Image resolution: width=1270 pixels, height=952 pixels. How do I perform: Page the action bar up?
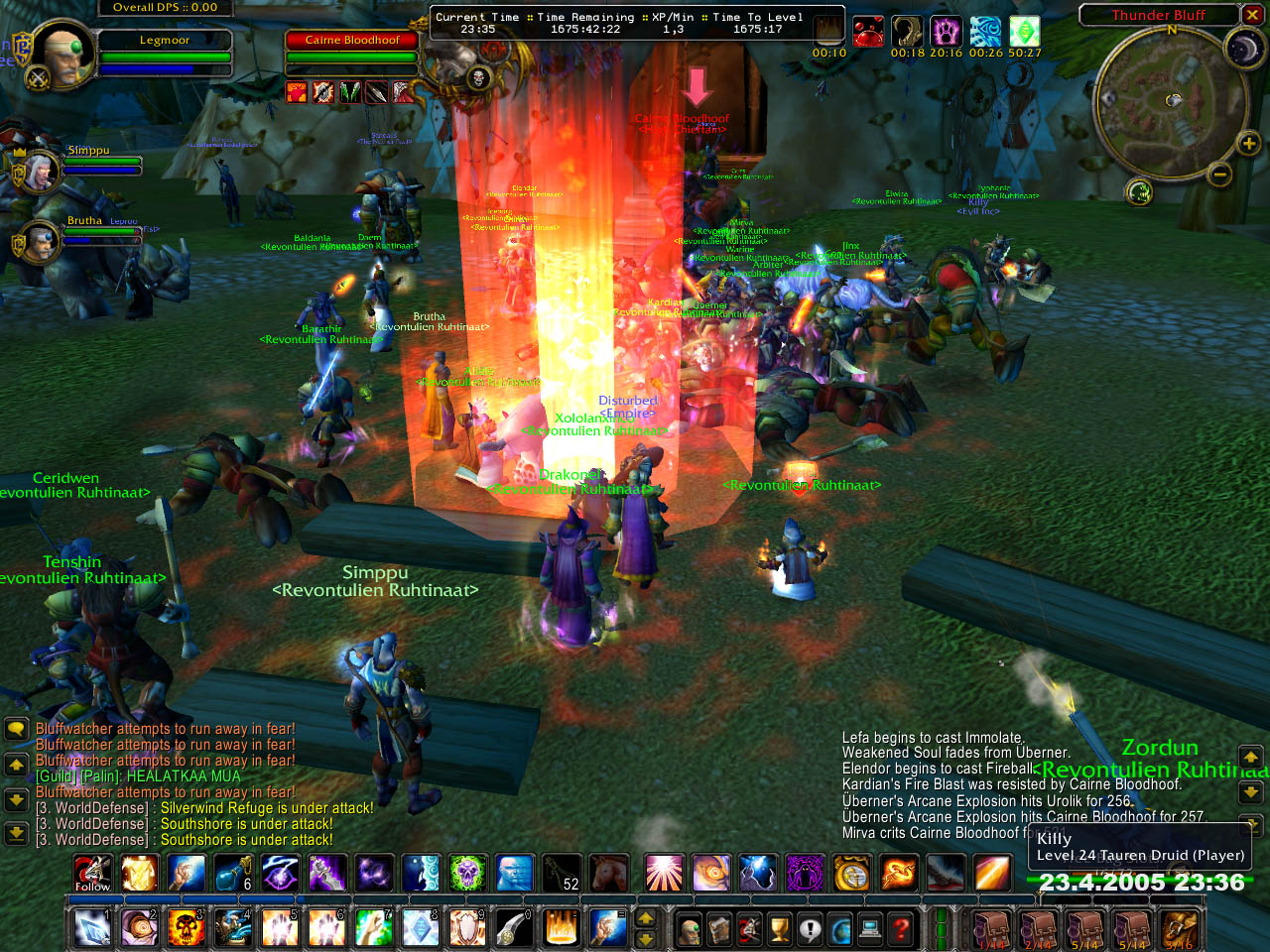pyautogui.click(x=645, y=918)
